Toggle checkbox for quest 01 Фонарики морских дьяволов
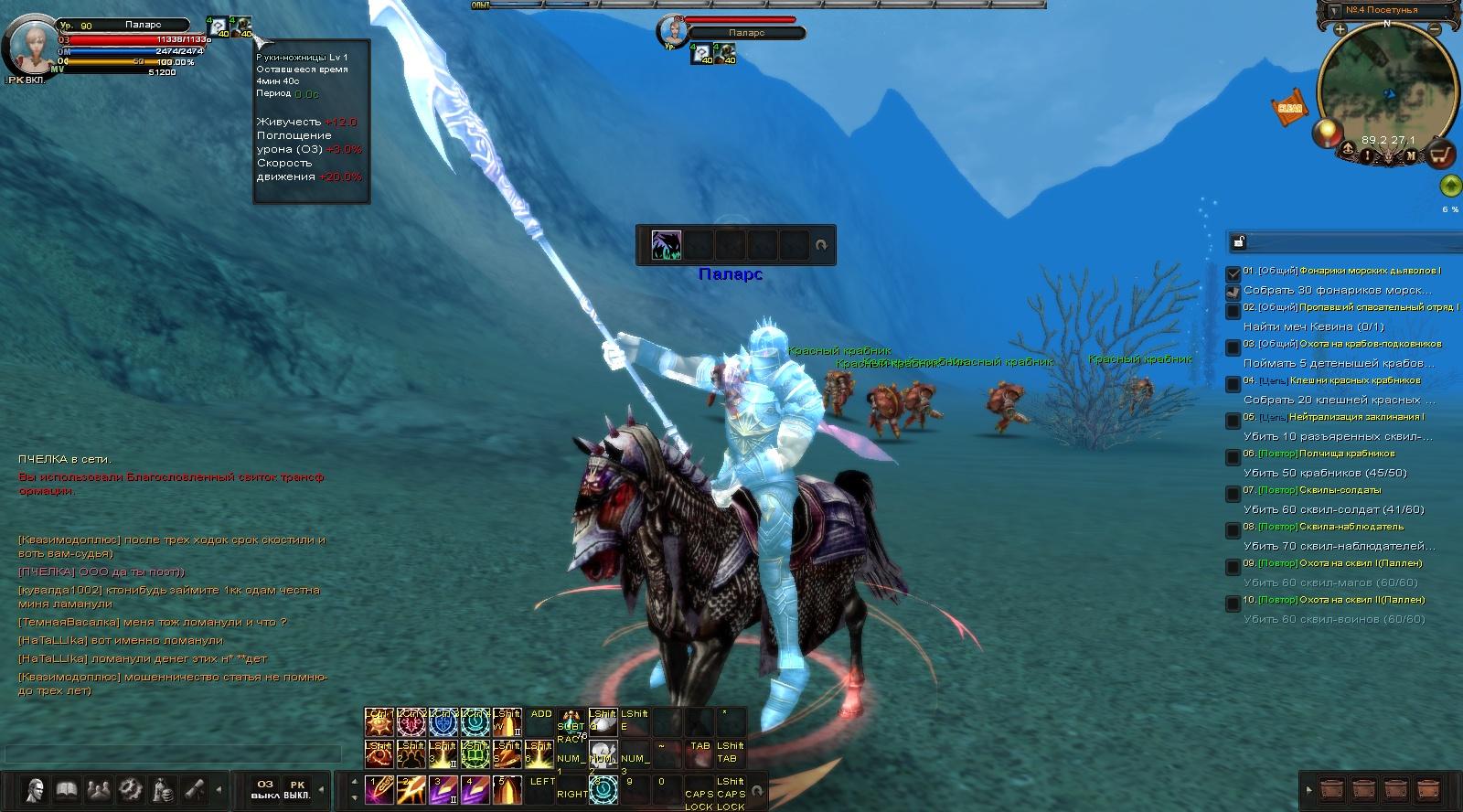The image size is (1463, 812). pos(1233,272)
